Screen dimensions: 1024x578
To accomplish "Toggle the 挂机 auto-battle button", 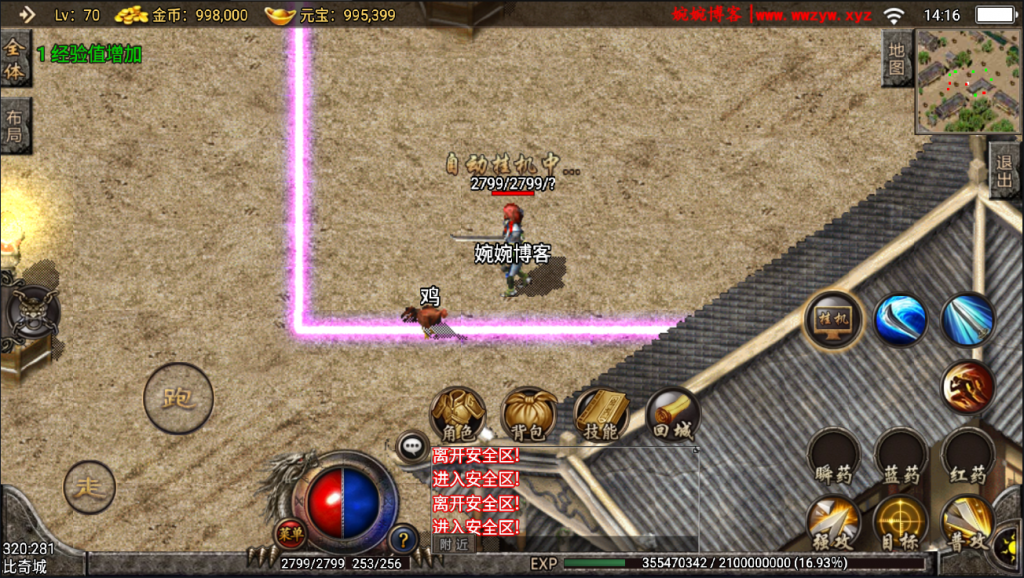I will pos(833,320).
